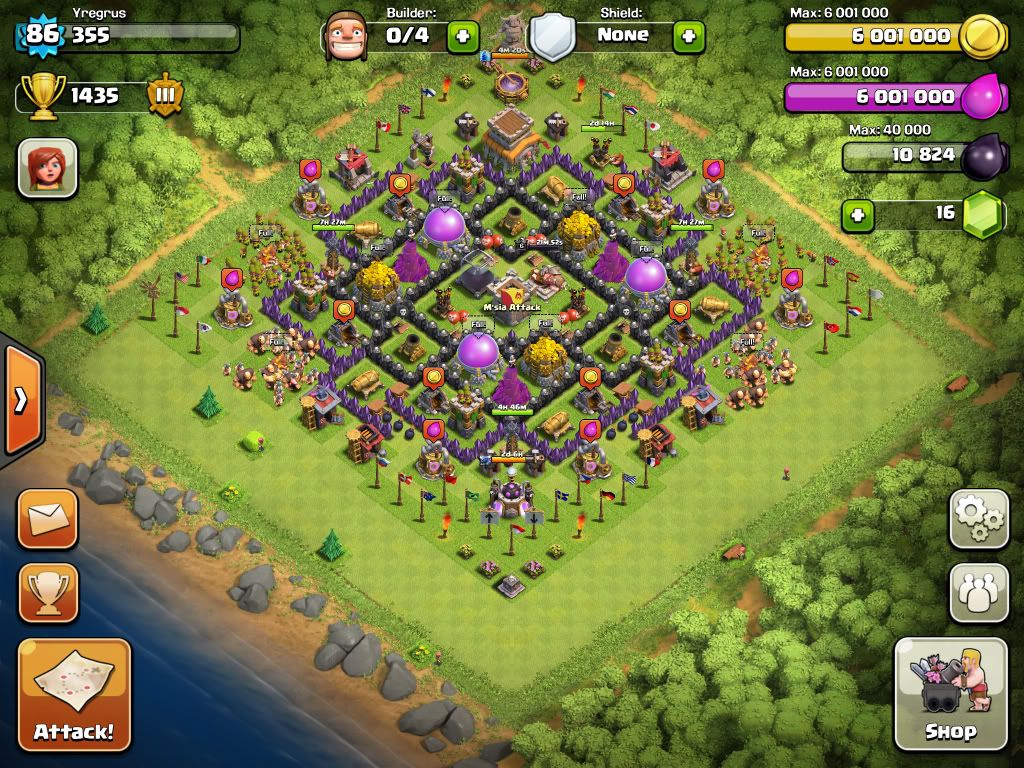Add a shield with the plus button
Viewport: 1024px width, 768px height.
[x=688, y=36]
